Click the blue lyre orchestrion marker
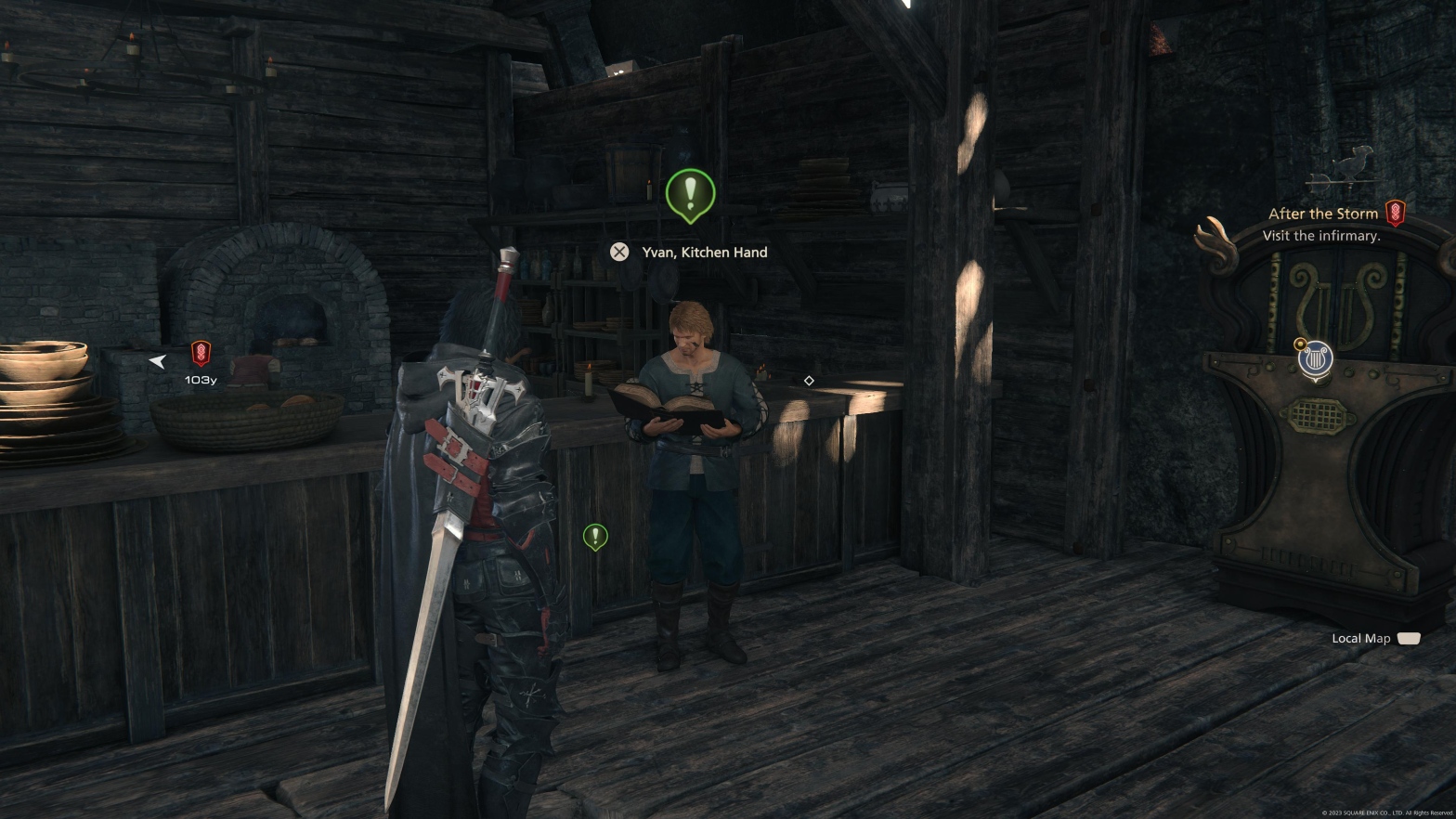Image resolution: width=1456 pixels, height=819 pixels. [x=1315, y=359]
